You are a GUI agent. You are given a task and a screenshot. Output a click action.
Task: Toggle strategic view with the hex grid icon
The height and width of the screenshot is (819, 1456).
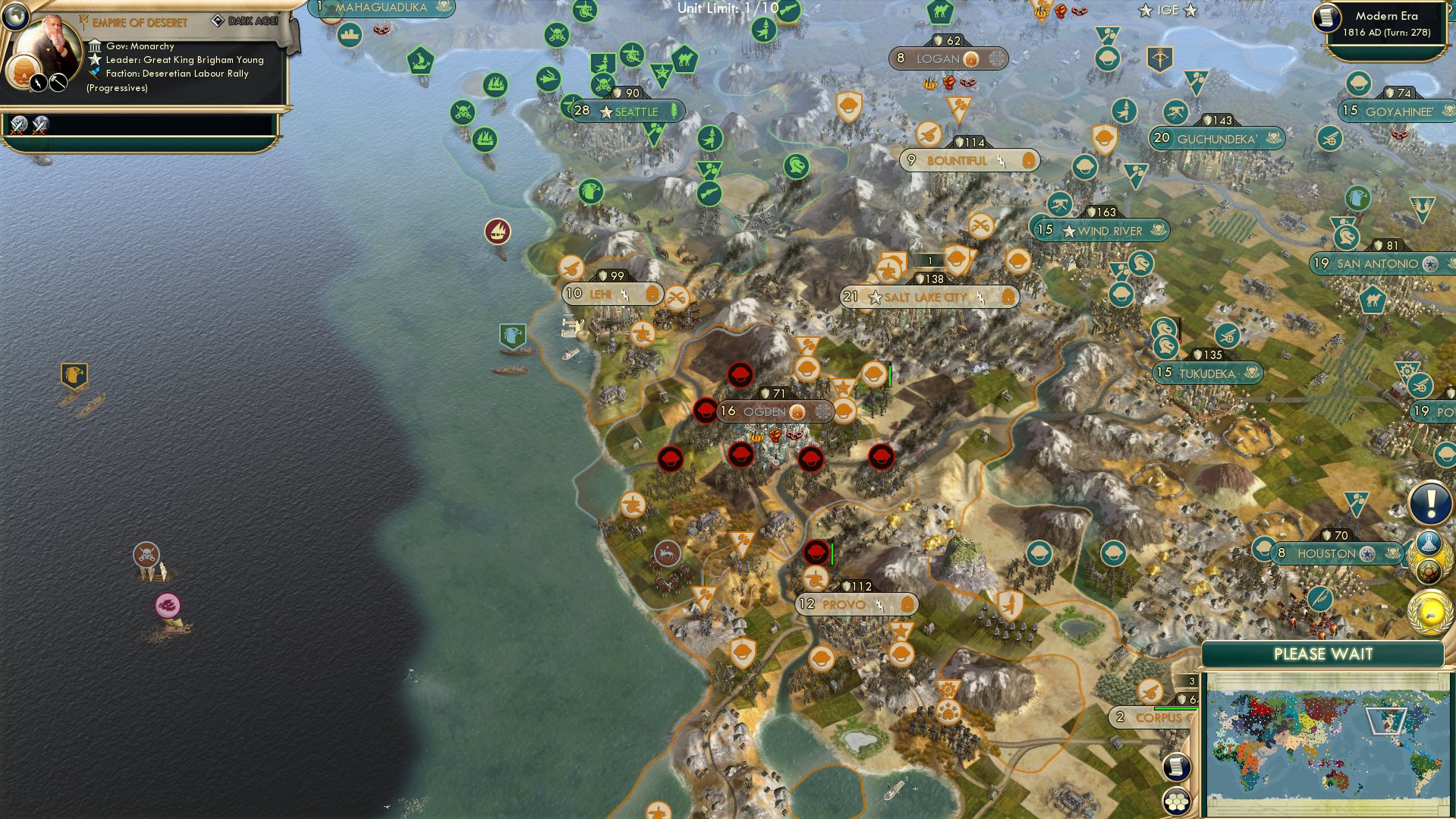1176,801
